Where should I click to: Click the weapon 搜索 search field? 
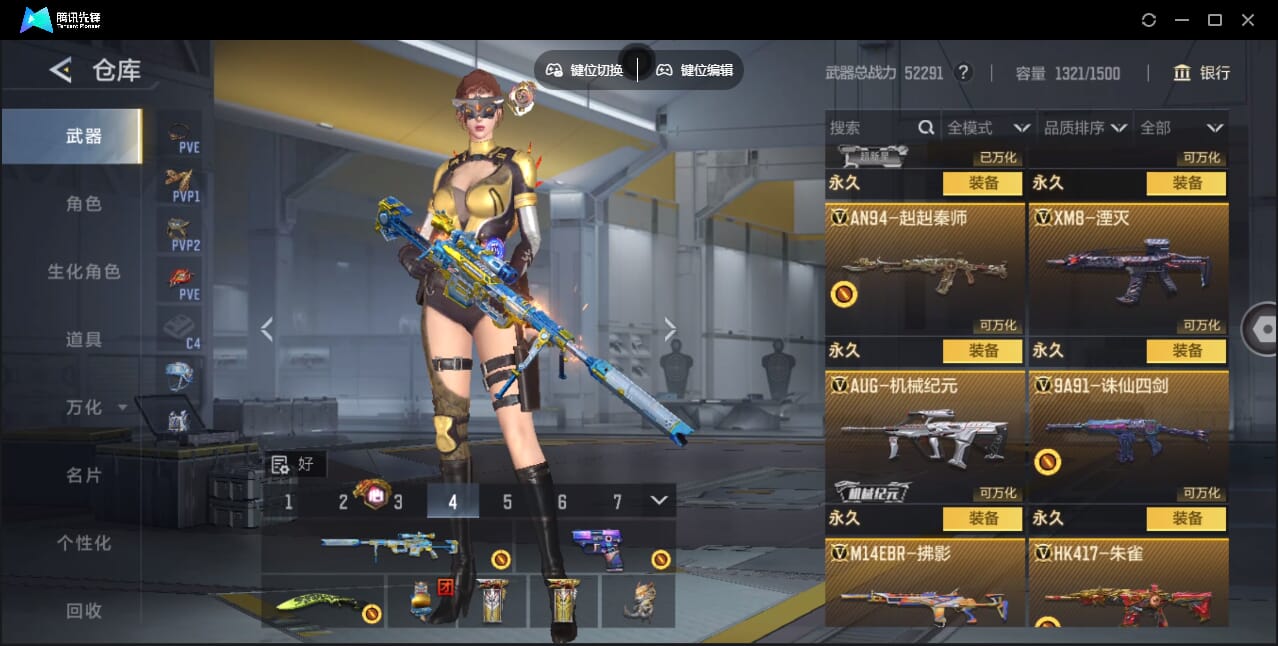coord(870,128)
